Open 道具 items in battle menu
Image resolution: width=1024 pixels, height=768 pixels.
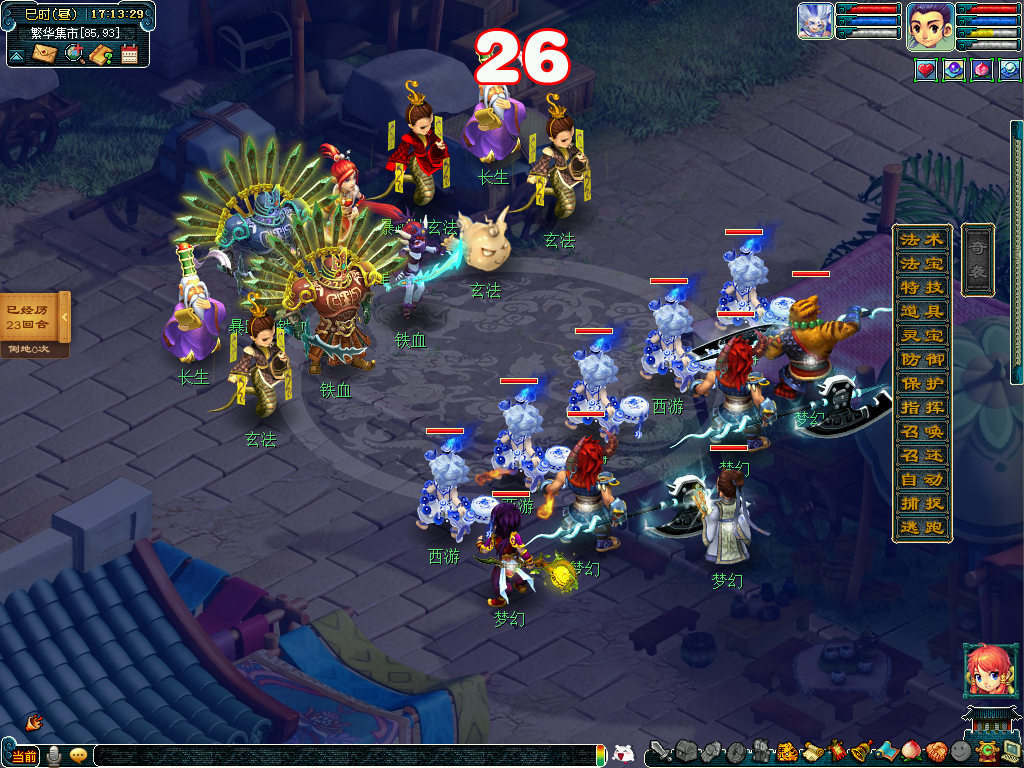coord(921,312)
